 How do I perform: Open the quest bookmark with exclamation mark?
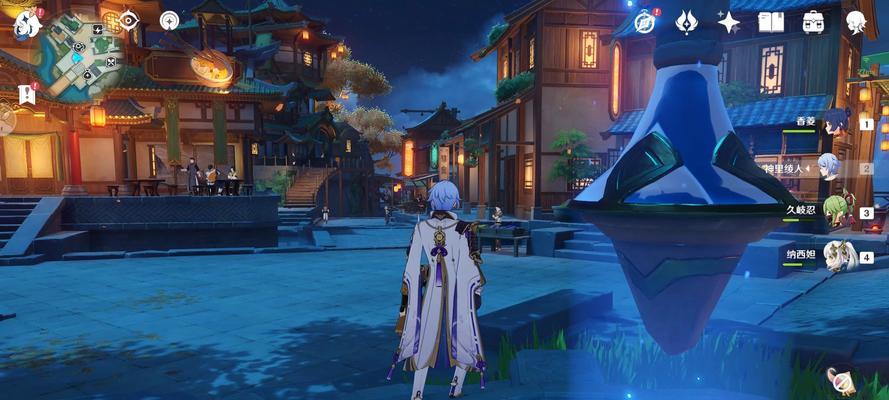tap(26, 94)
